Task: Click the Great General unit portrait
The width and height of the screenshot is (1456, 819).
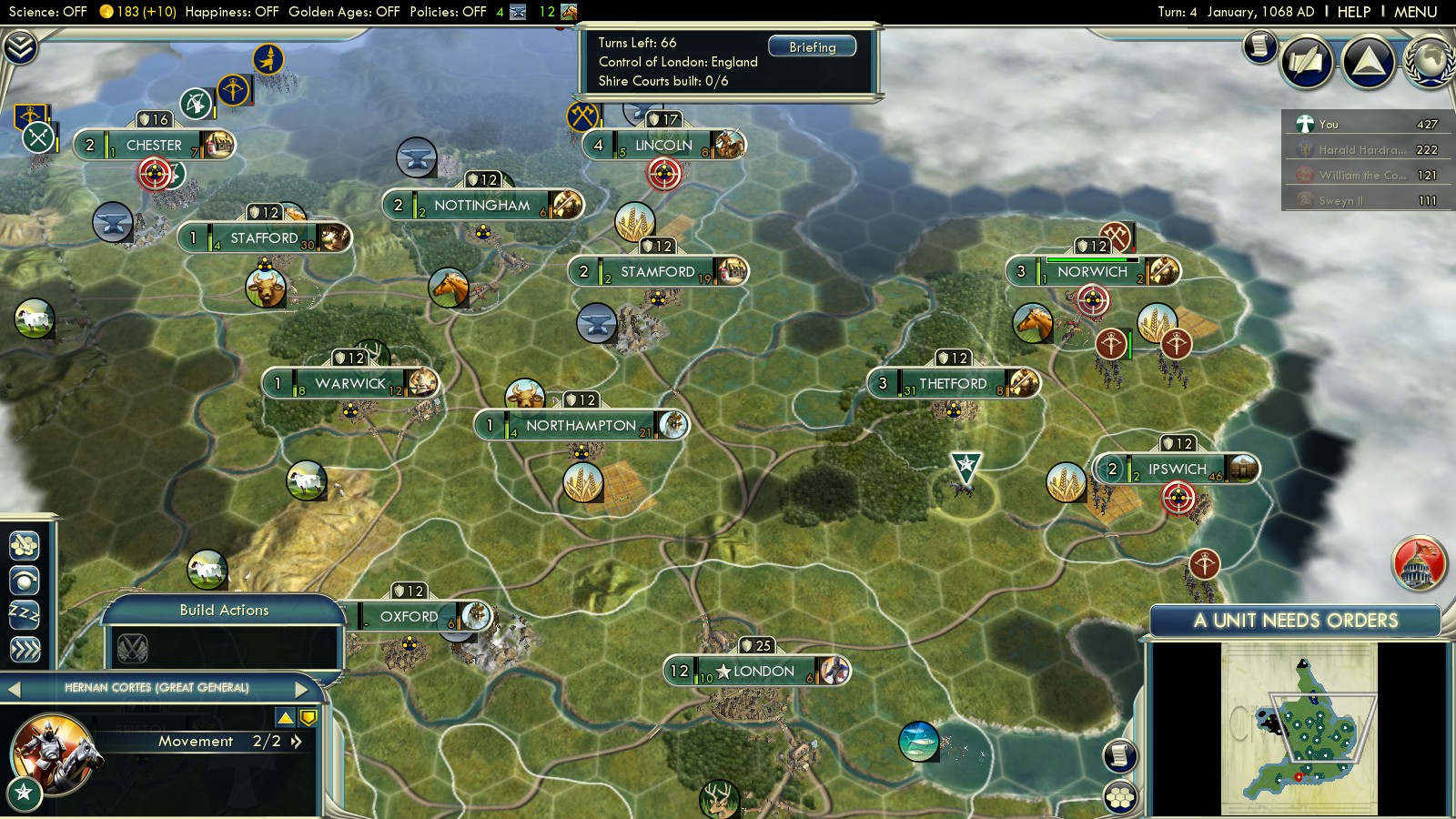Action: (x=52, y=753)
